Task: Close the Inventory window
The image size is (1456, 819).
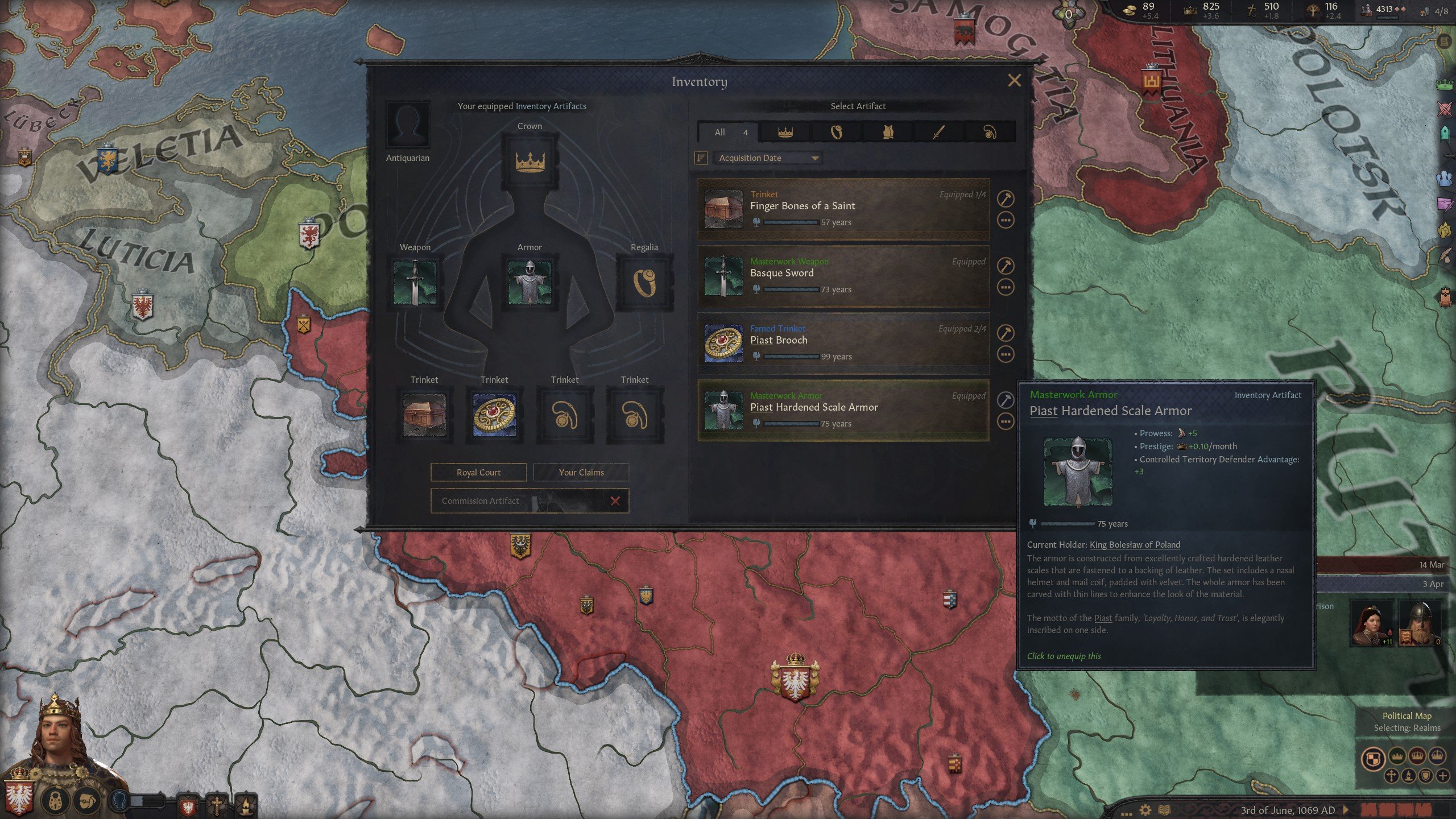Action: pyautogui.click(x=1014, y=81)
